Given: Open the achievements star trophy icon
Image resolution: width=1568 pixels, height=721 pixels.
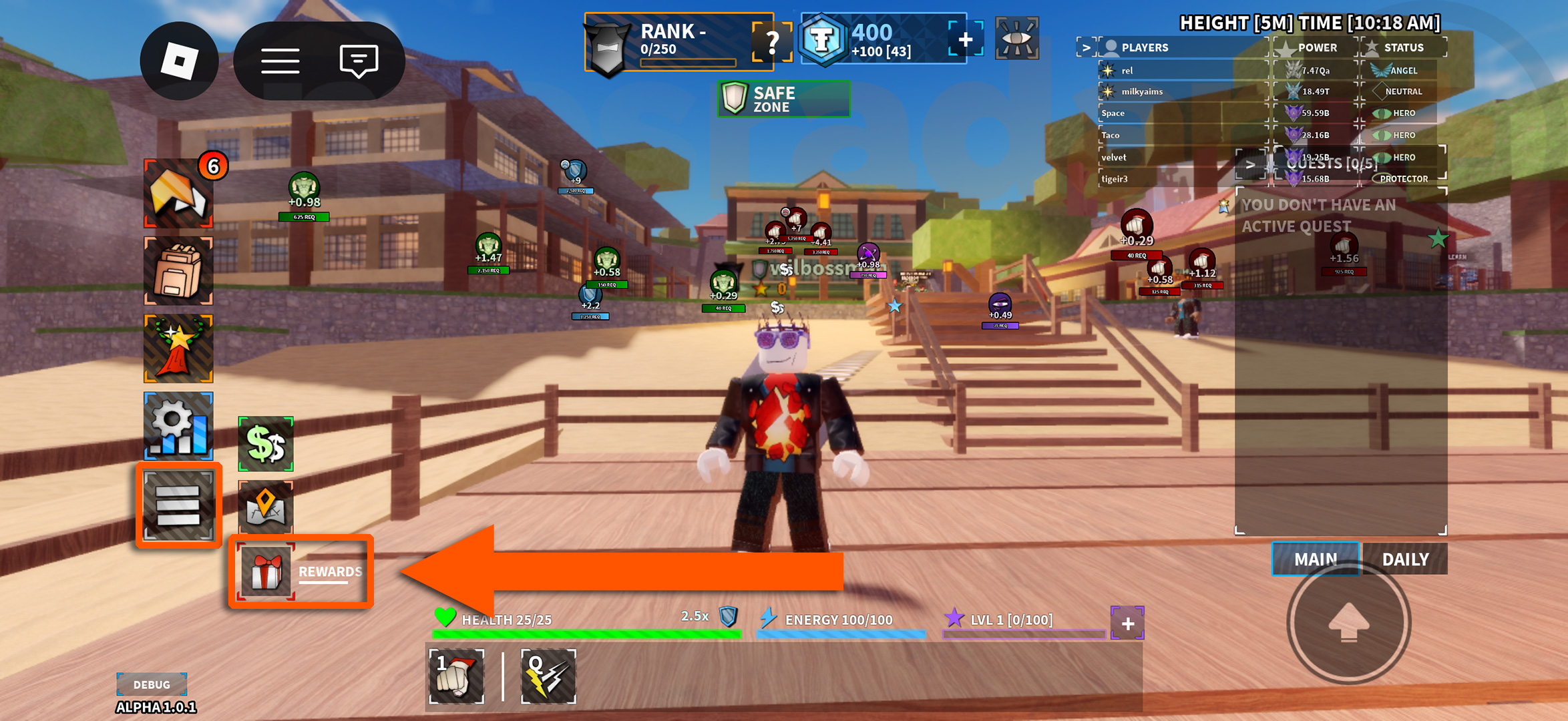Looking at the screenshot, I should point(177,348).
